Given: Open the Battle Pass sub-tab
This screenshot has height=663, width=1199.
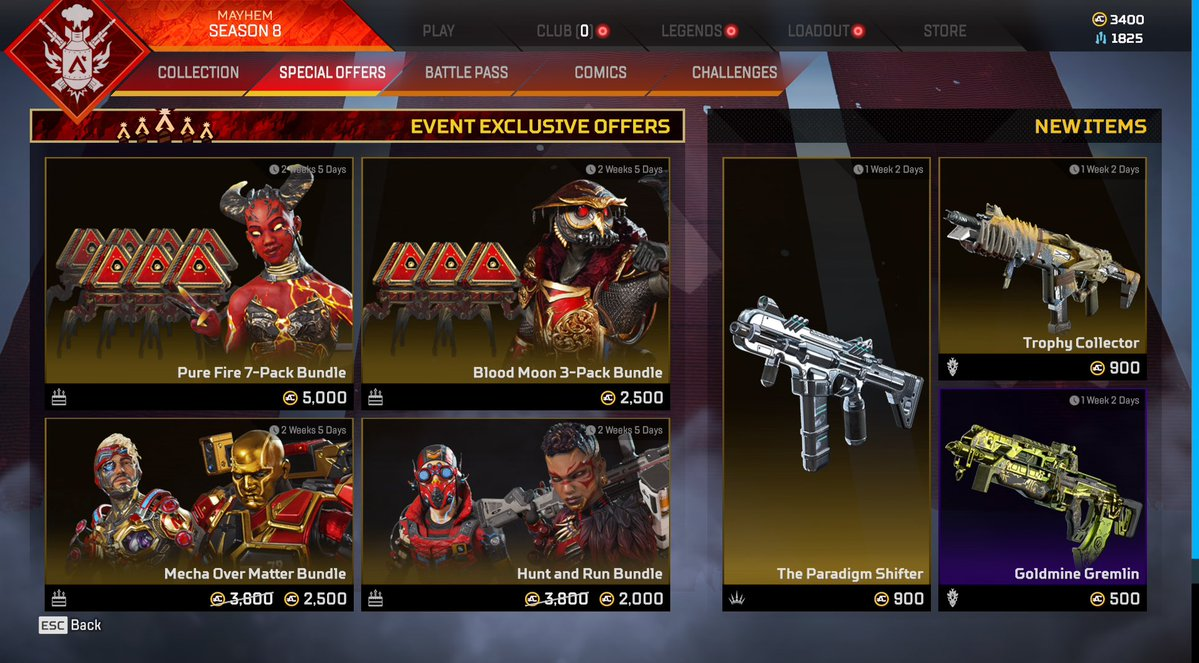Looking at the screenshot, I should (x=466, y=73).
